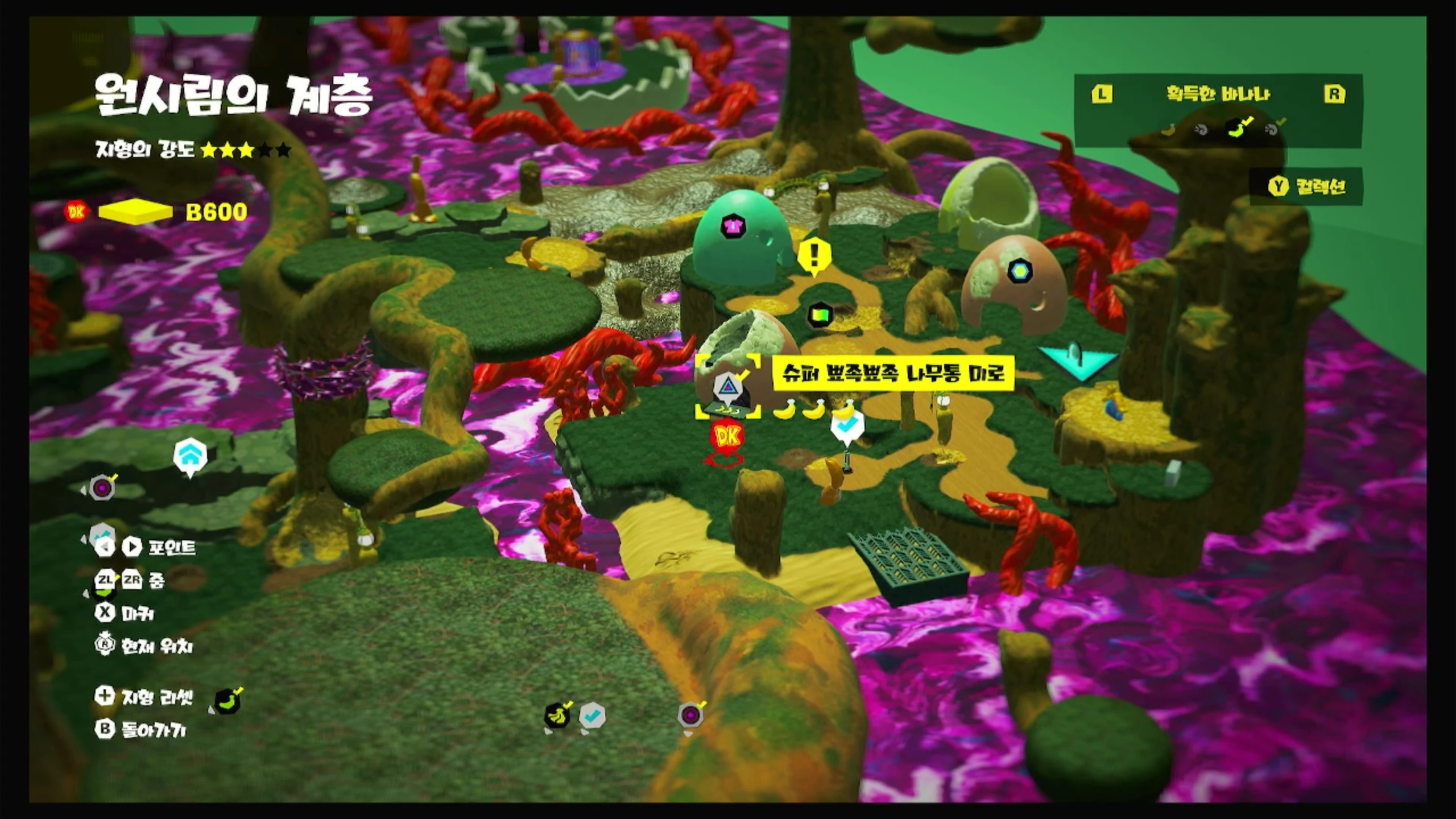Select the blue hexagon marker on the brown egg

click(1019, 271)
